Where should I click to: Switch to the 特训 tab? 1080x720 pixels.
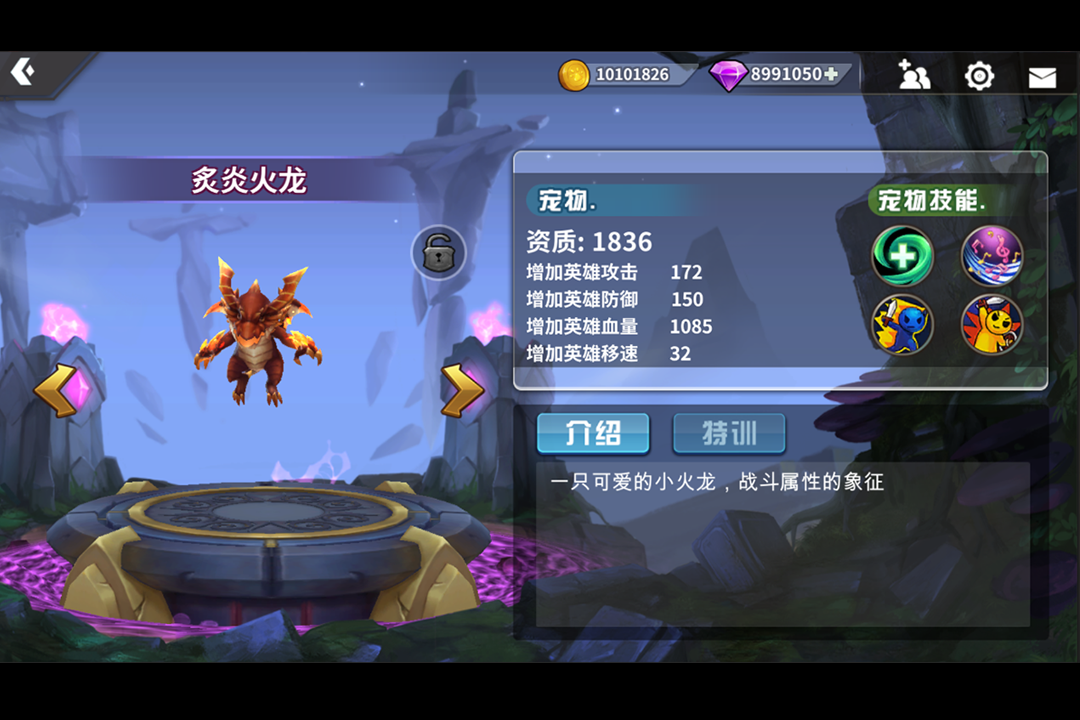(x=729, y=434)
